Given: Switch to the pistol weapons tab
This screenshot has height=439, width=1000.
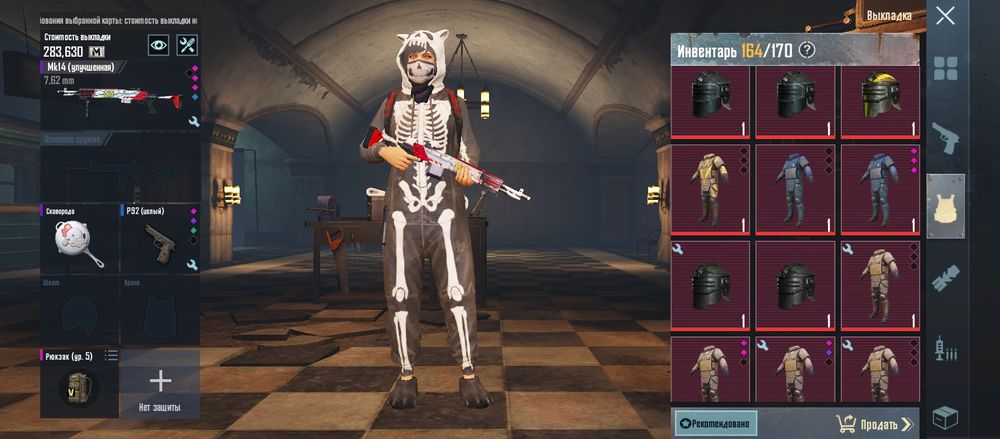Looking at the screenshot, I should (x=946, y=136).
